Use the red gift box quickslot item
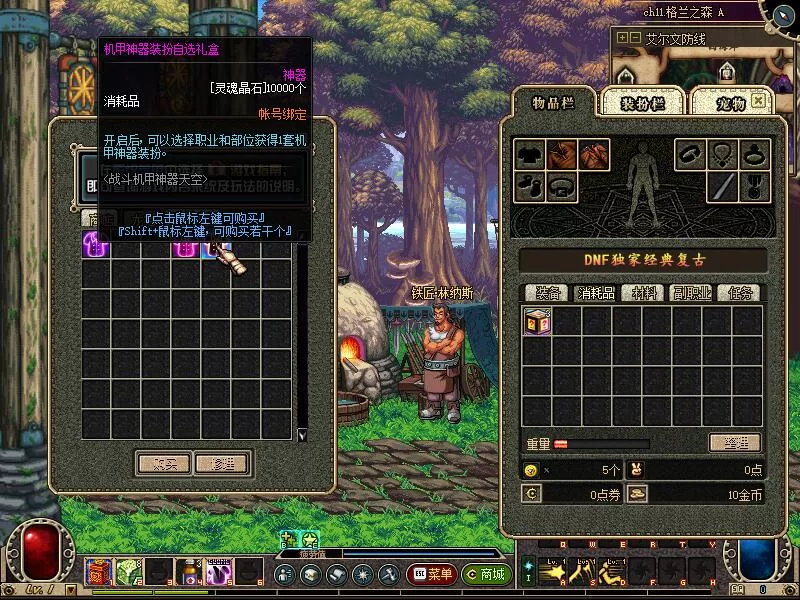 [99, 572]
